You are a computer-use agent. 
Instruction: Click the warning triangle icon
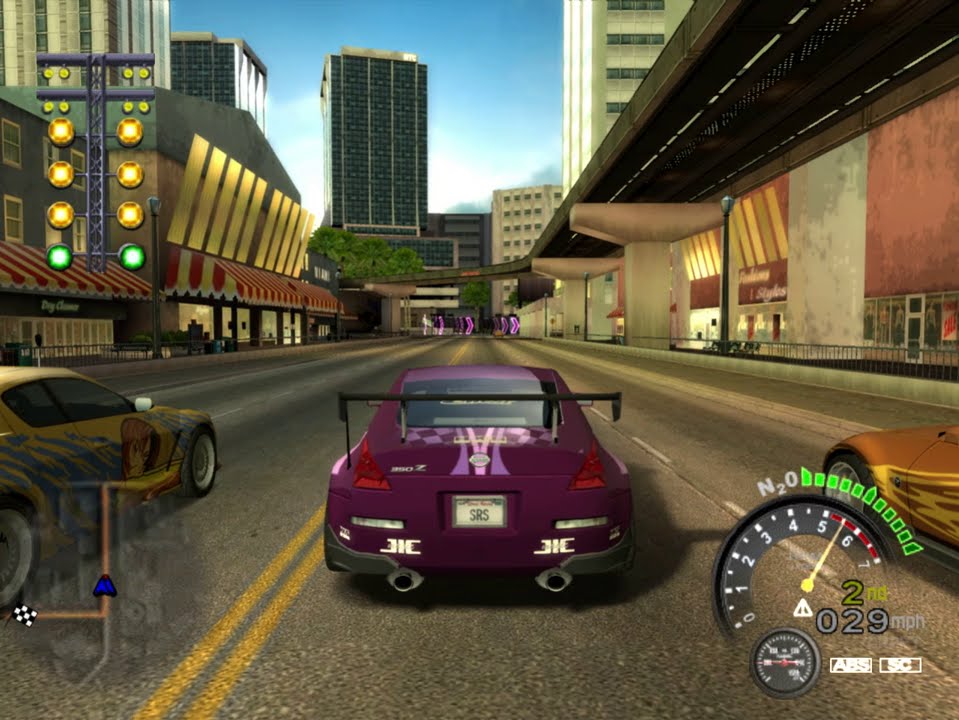click(802, 607)
